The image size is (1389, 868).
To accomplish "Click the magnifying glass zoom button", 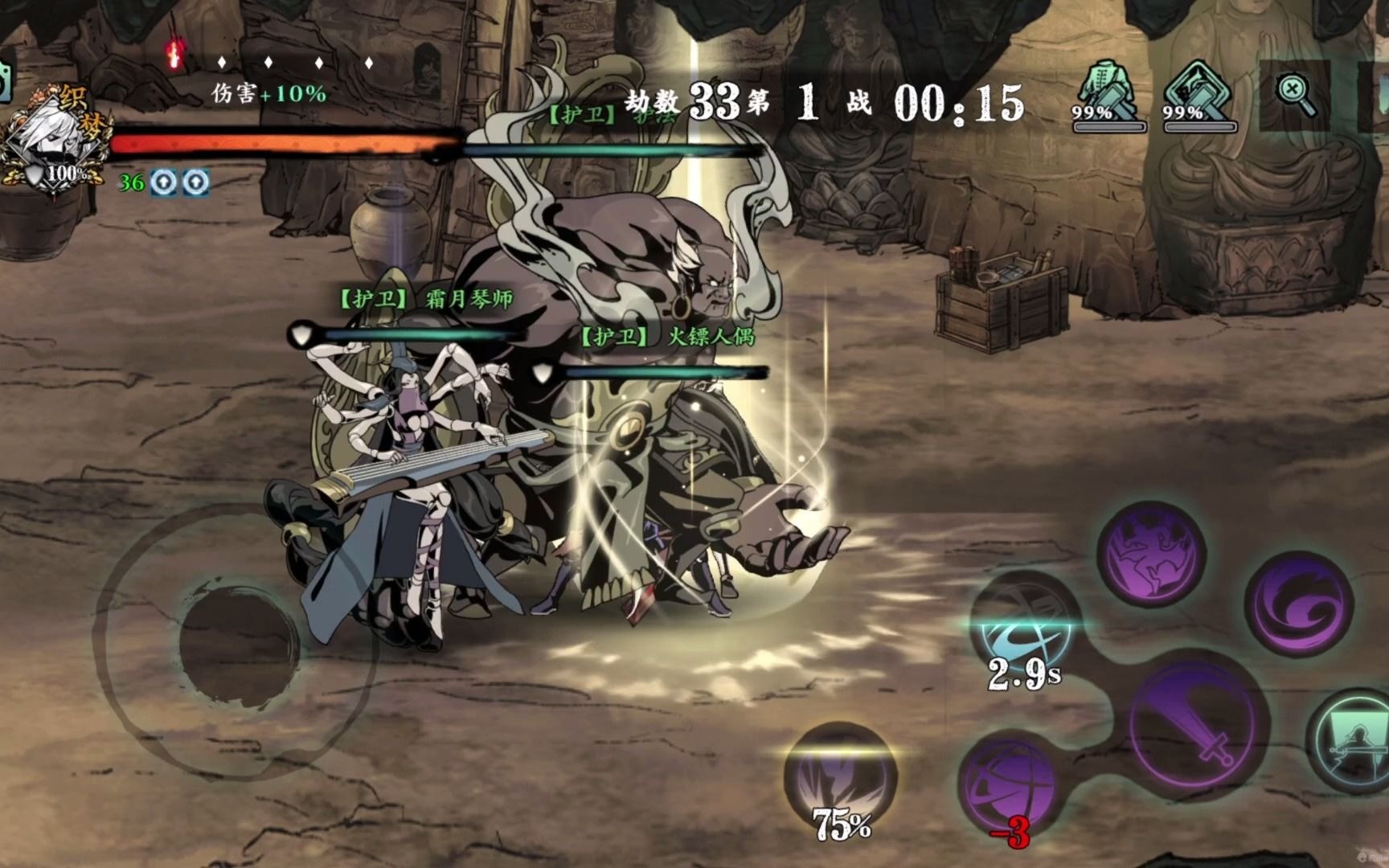I will click(1294, 93).
